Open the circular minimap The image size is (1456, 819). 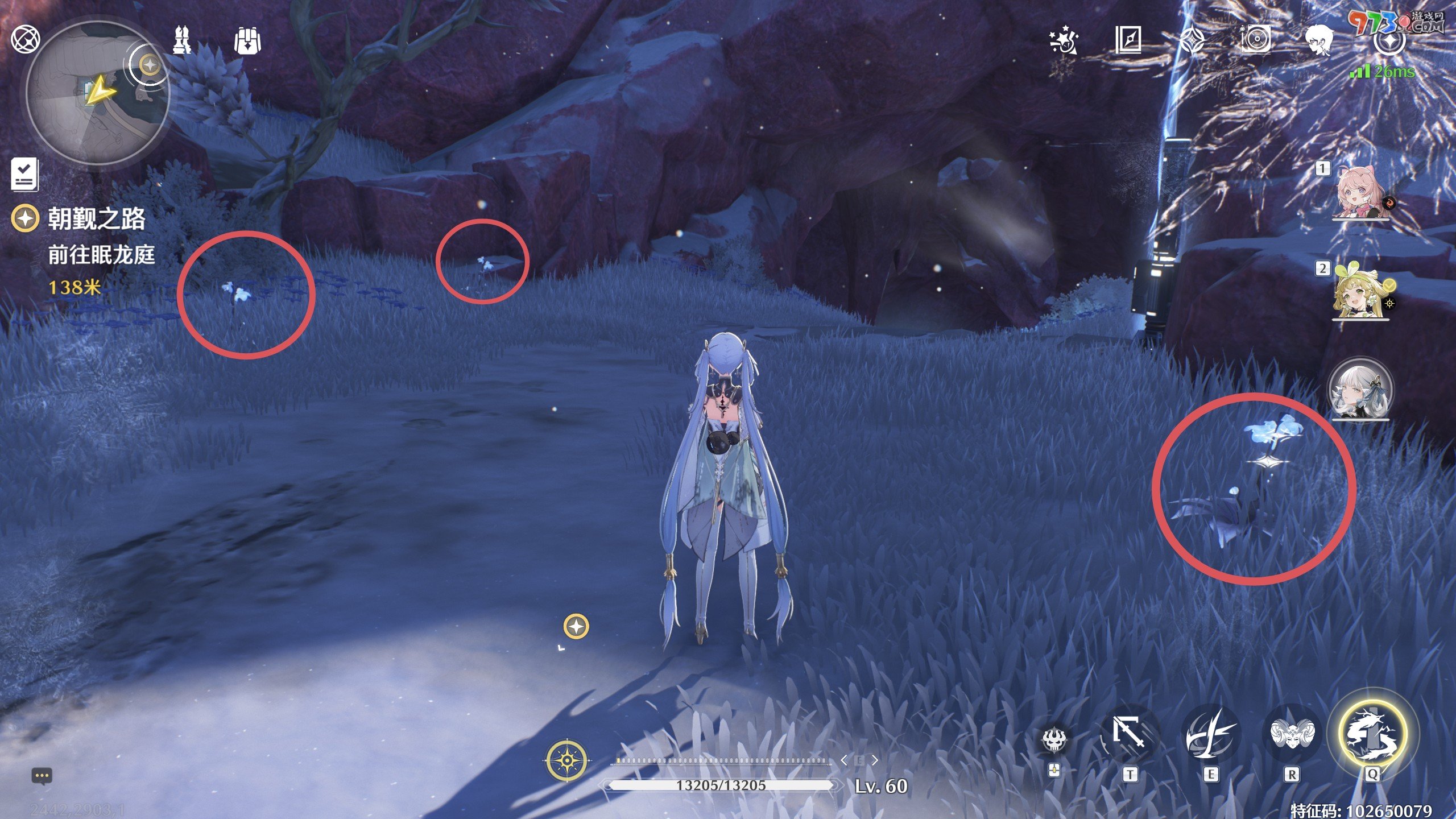(97, 94)
